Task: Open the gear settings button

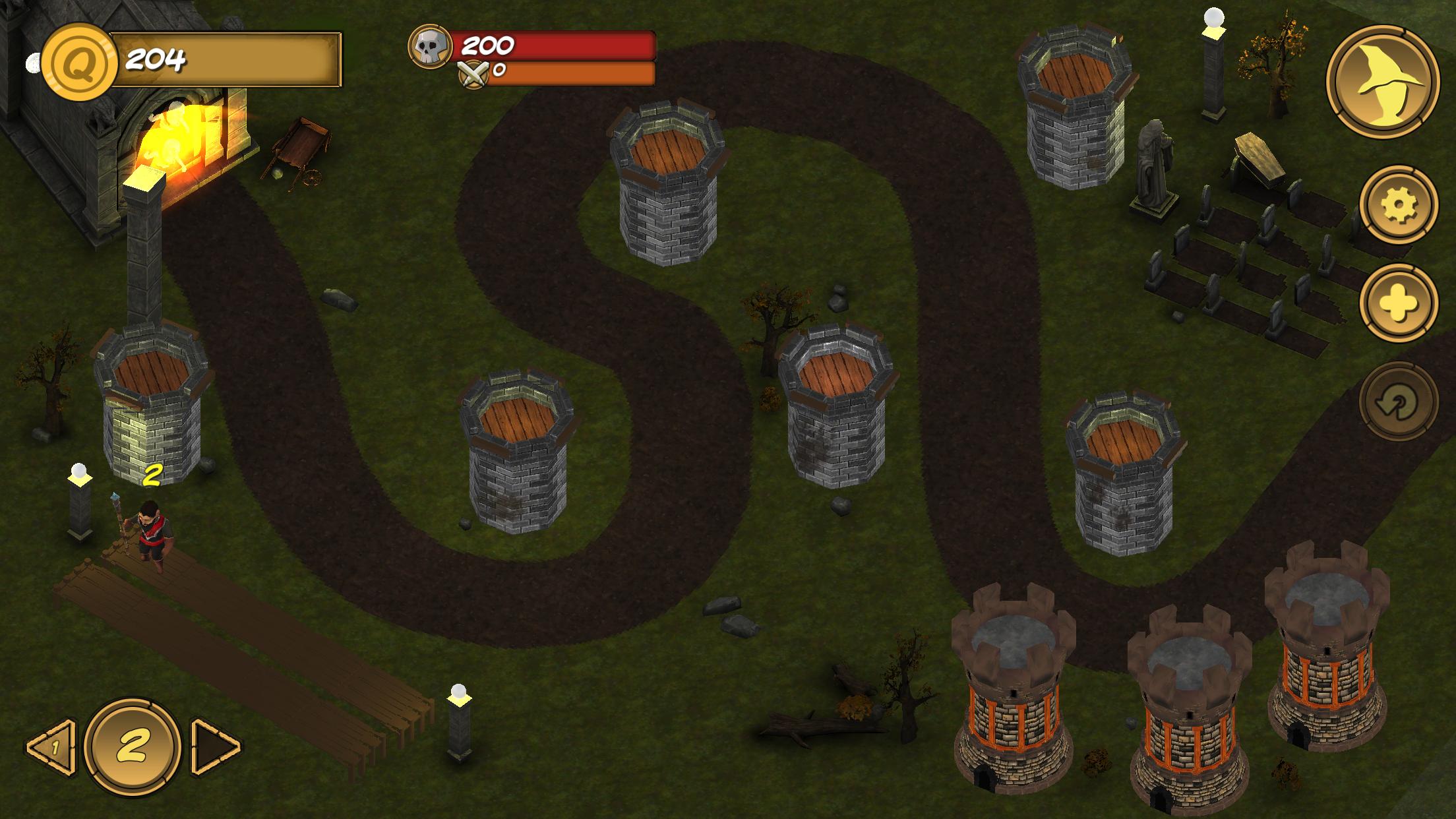Action: coord(1398,204)
